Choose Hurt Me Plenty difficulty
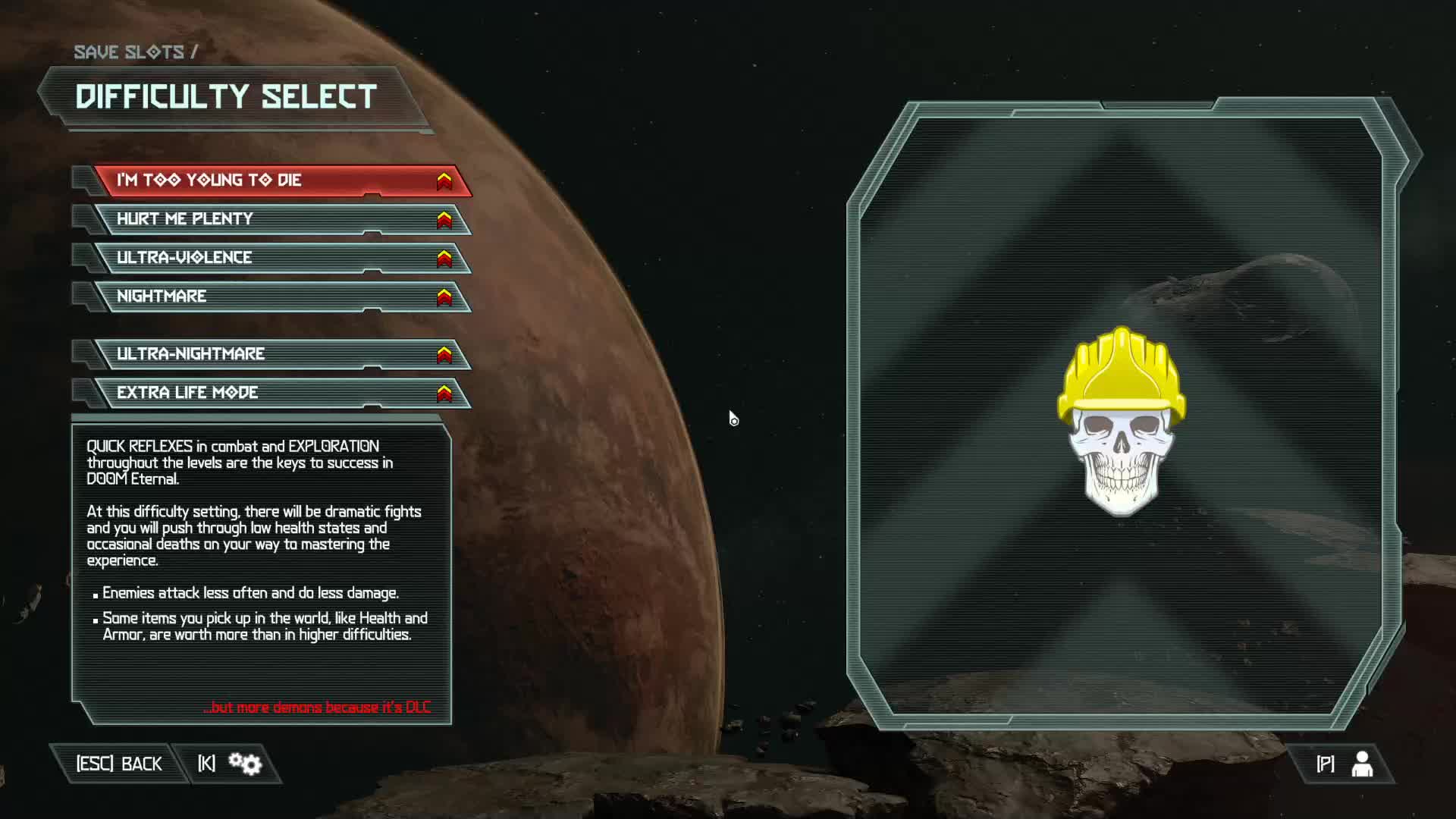This screenshot has height=819, width=1456. [281, 219]
